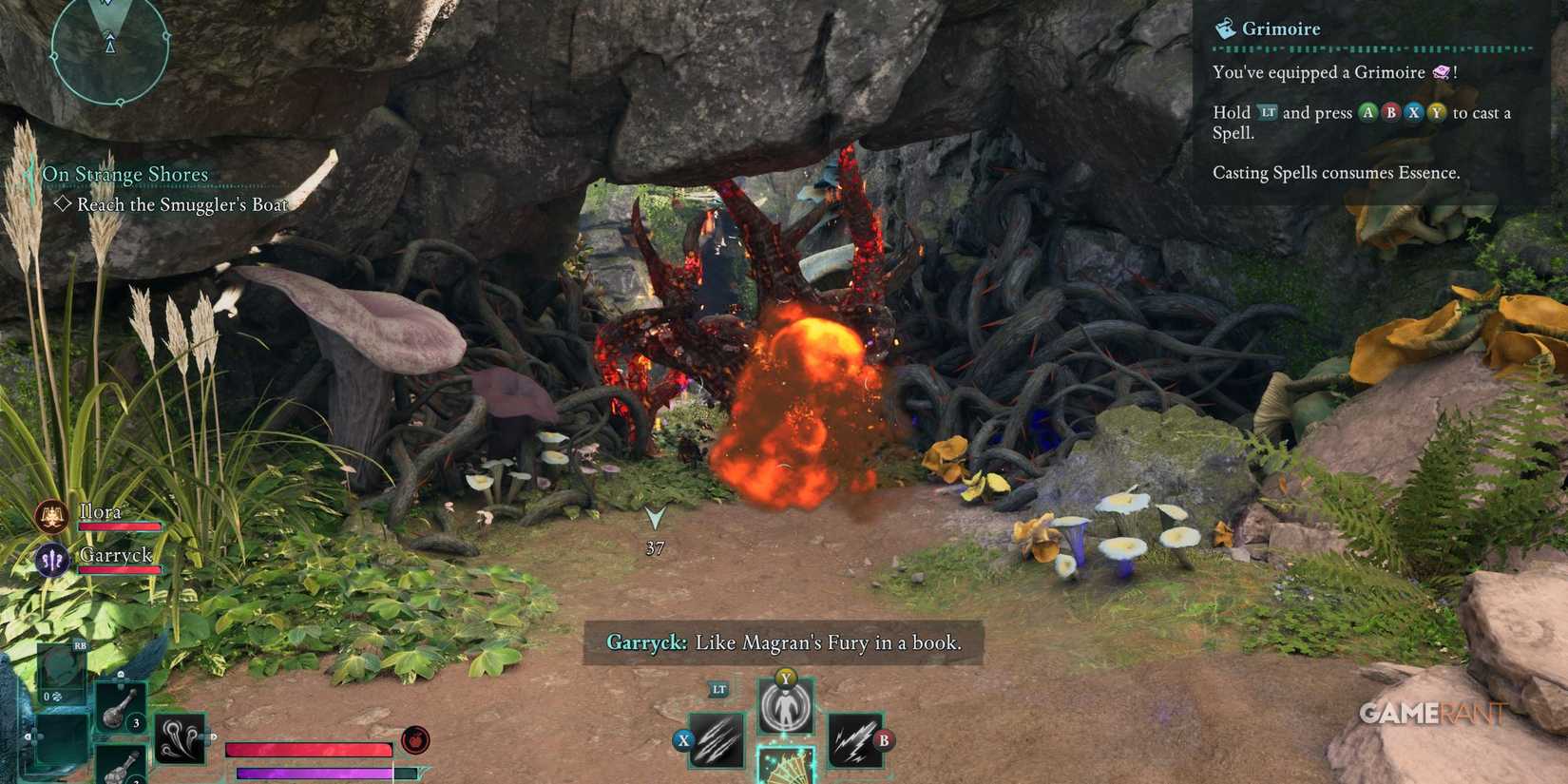Select the claw-mark ability in the hotbar
Image resolution: width=1568 pixels, height=784 pixels.
[x=179, y=738]
